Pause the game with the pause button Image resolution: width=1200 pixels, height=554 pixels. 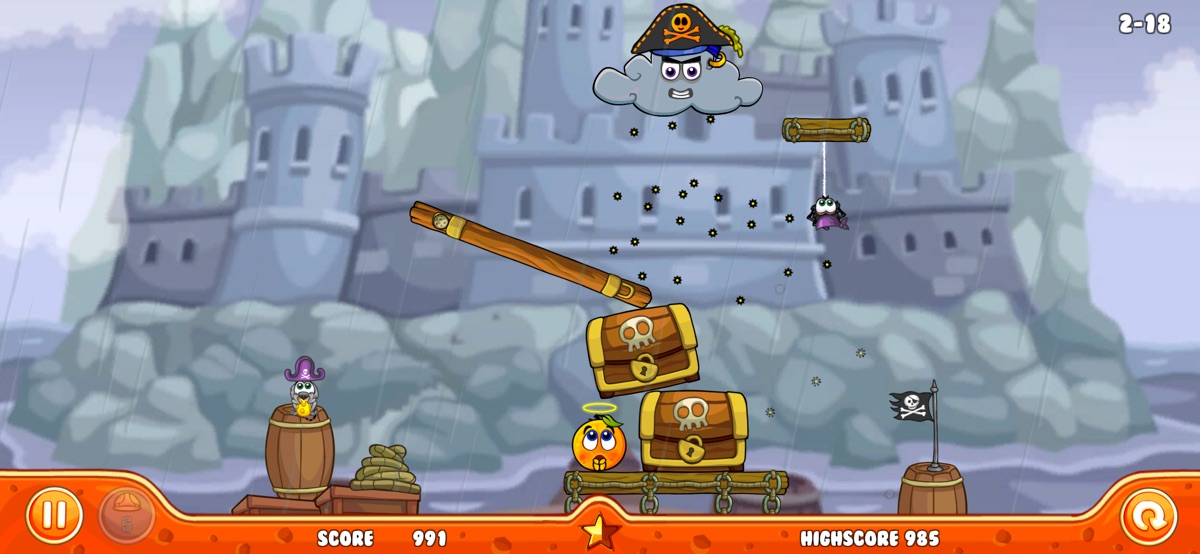54,516
